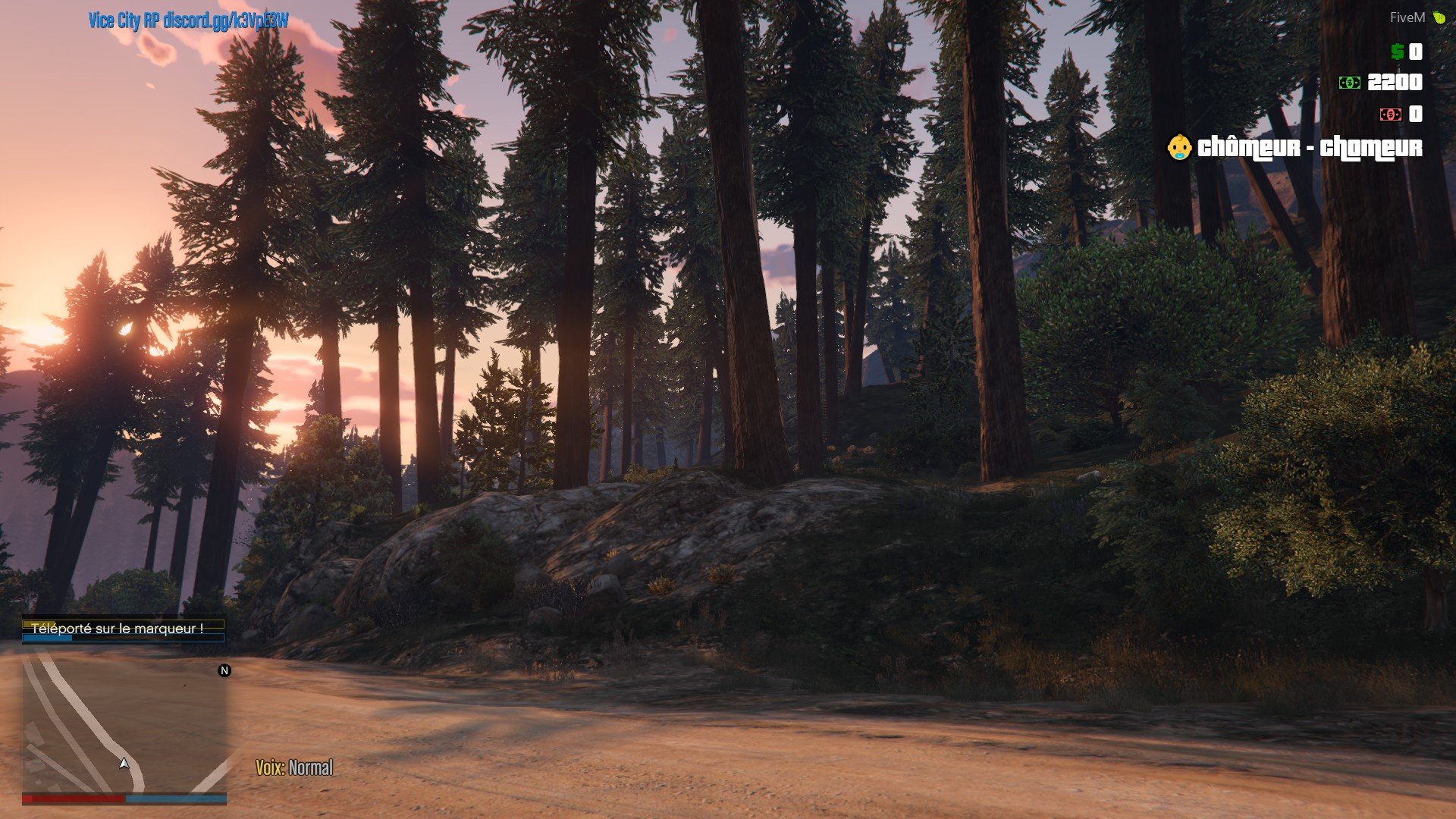Select the north compass marker on the minimap
This screenshot has width=1456, height=819.
point(224,670)
